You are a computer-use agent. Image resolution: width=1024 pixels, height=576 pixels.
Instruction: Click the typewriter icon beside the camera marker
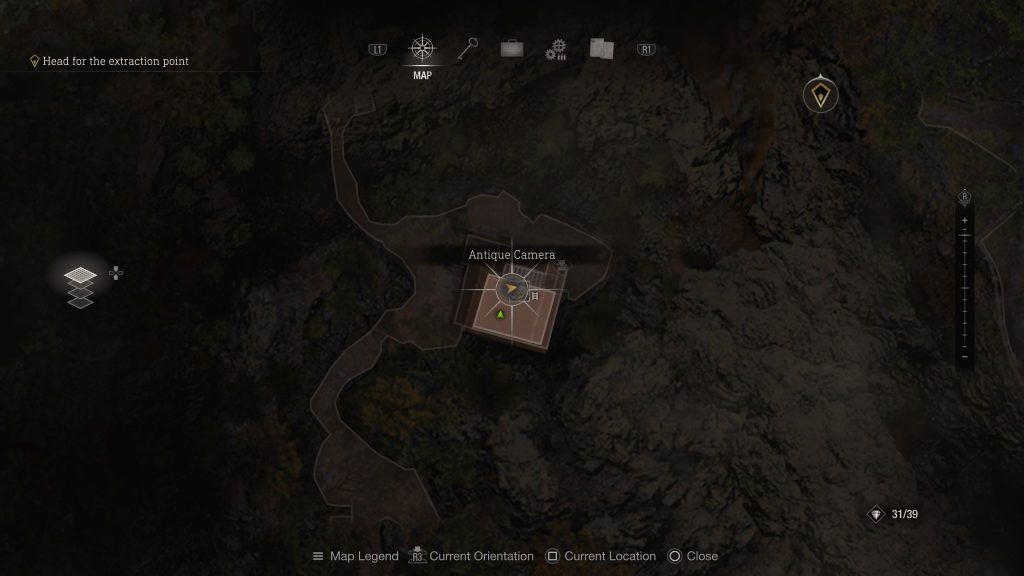coord(535,296)
